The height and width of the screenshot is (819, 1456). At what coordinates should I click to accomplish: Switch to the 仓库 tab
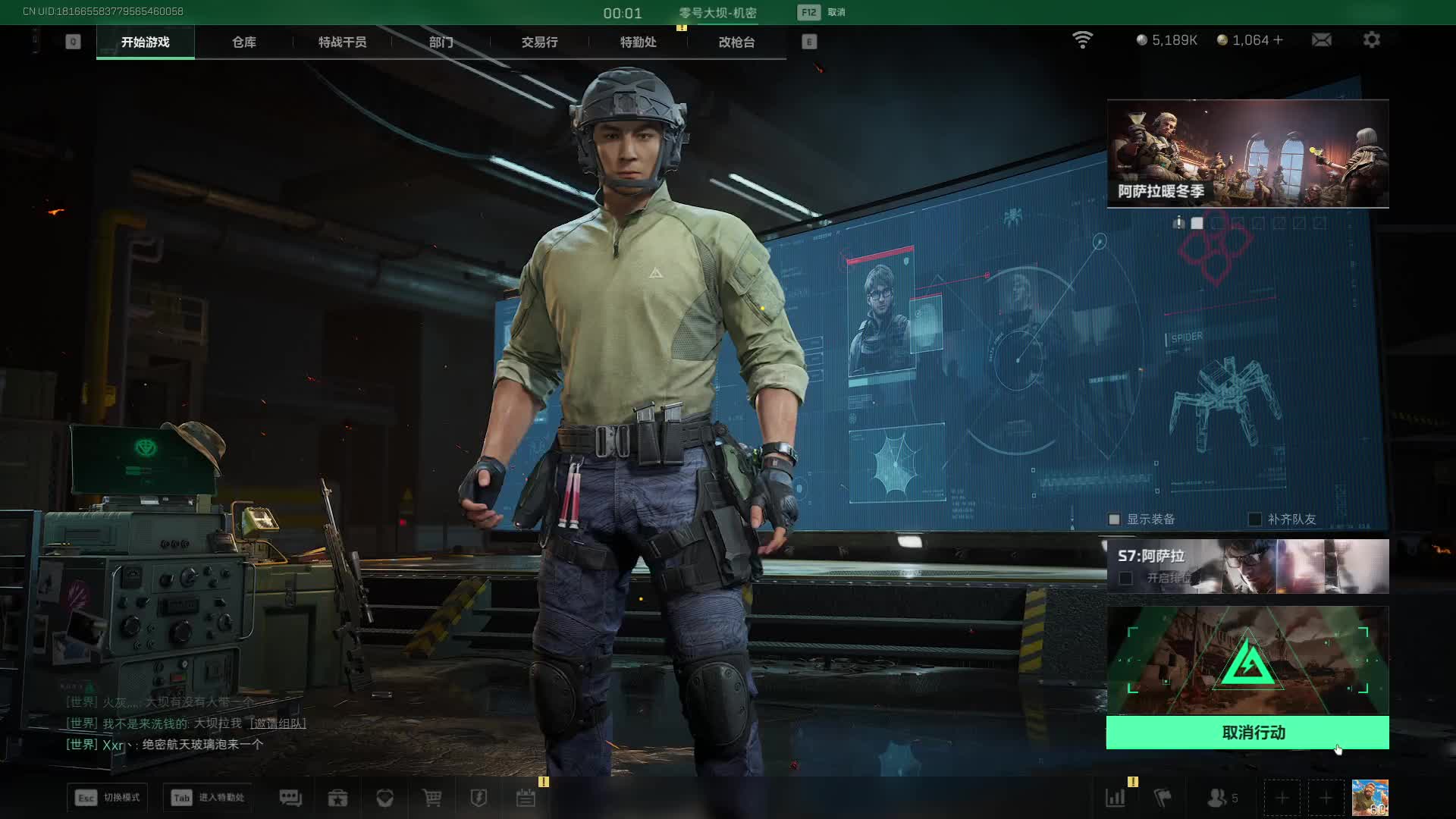tap(243, 42)
